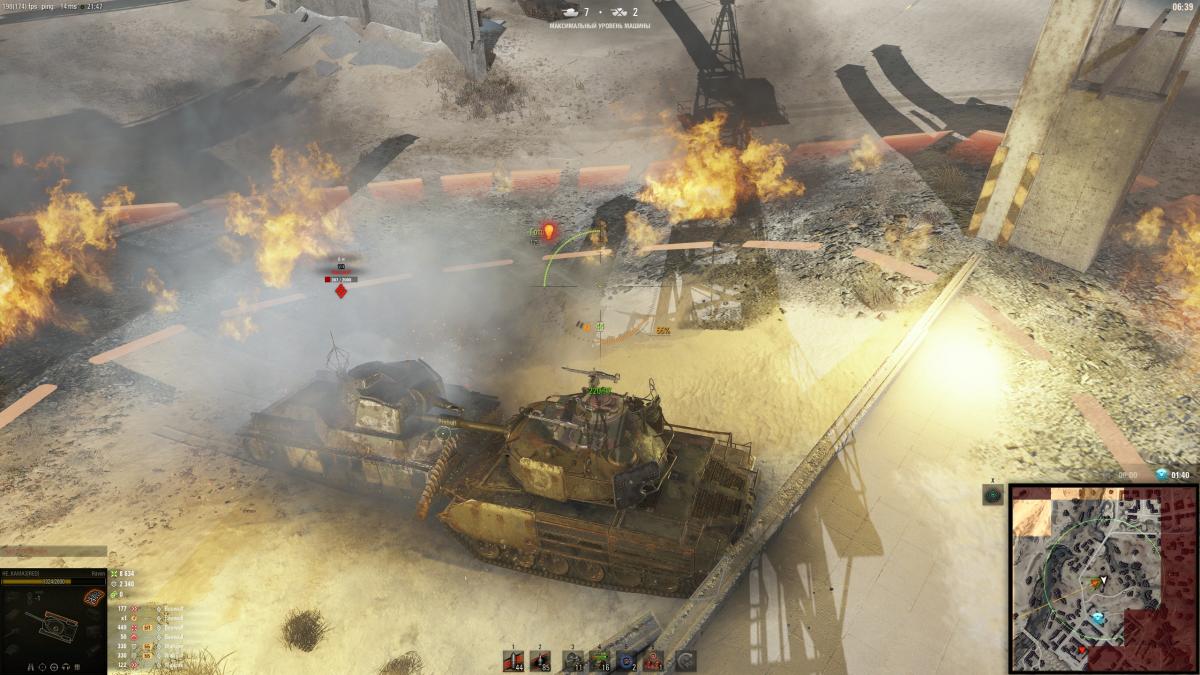Activate the radar icon beside the minimap
This screenshot has height=675, width=1200.
pyautogui.click(x=993, y=495)
